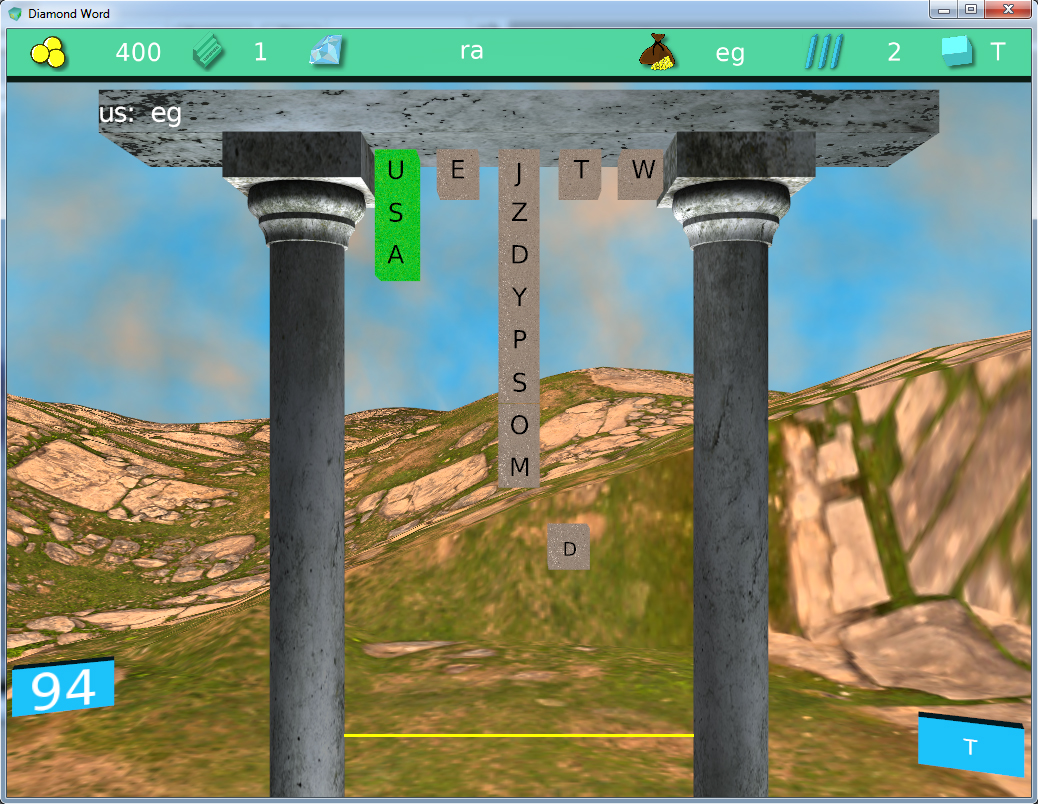Pick the letter P tile
This screenshot has width=1038, height=804.
pos(518,339)
